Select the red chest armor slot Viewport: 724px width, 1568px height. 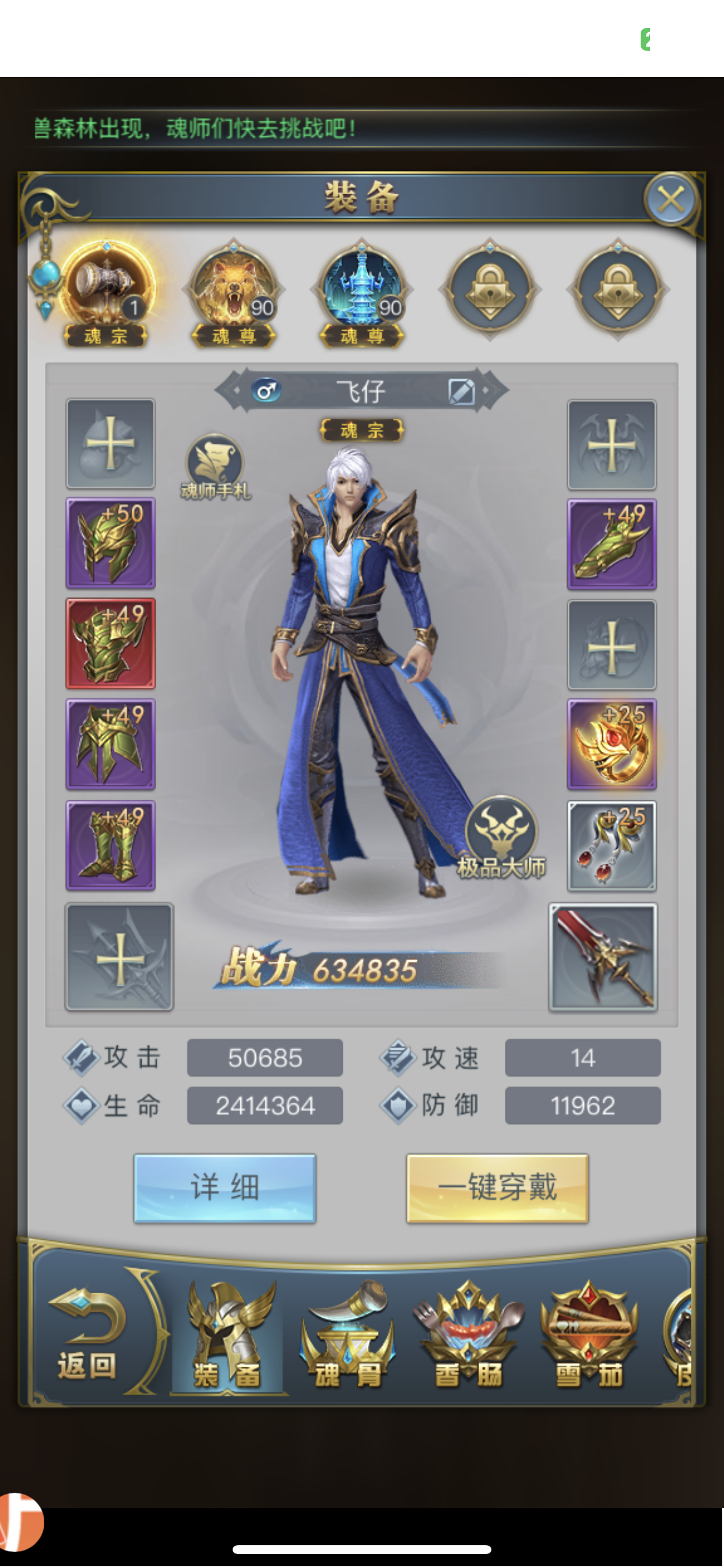click(x=111, y=643)
